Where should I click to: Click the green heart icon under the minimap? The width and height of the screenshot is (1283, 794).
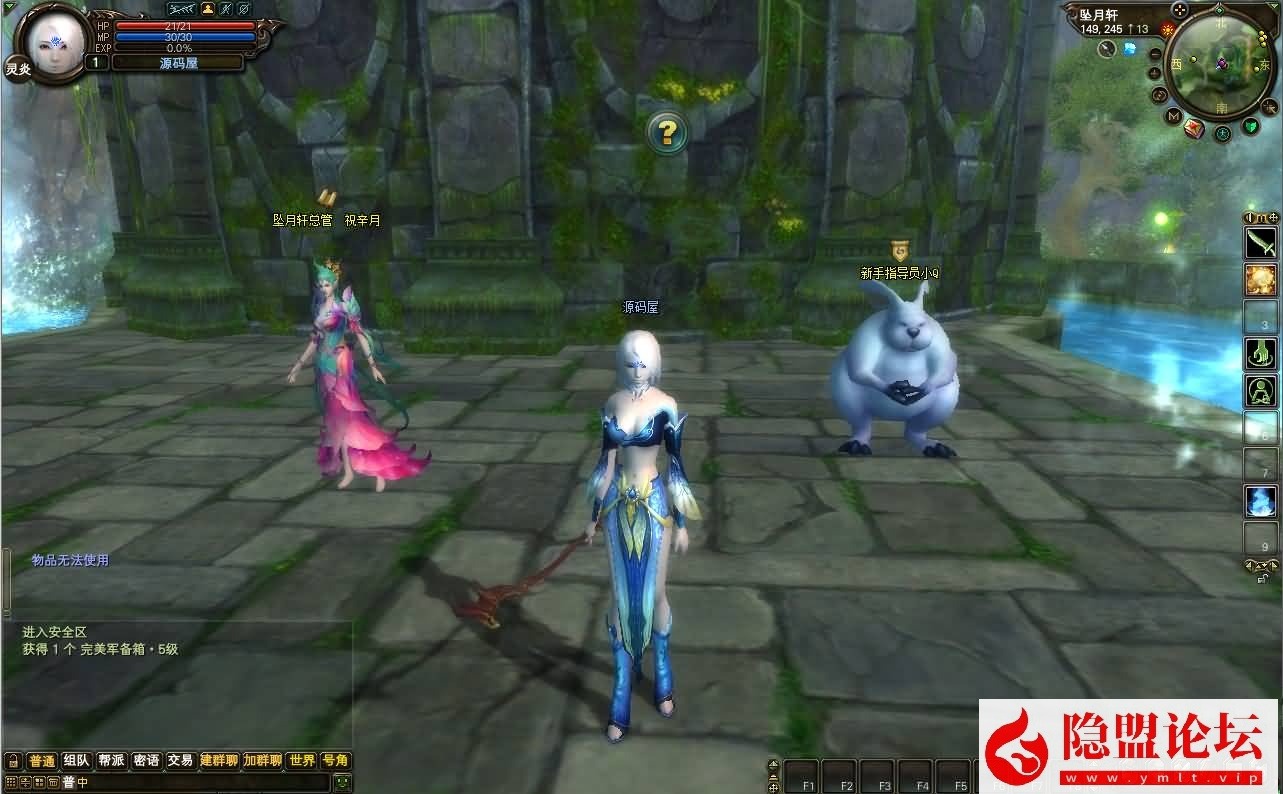point(1250,125)
